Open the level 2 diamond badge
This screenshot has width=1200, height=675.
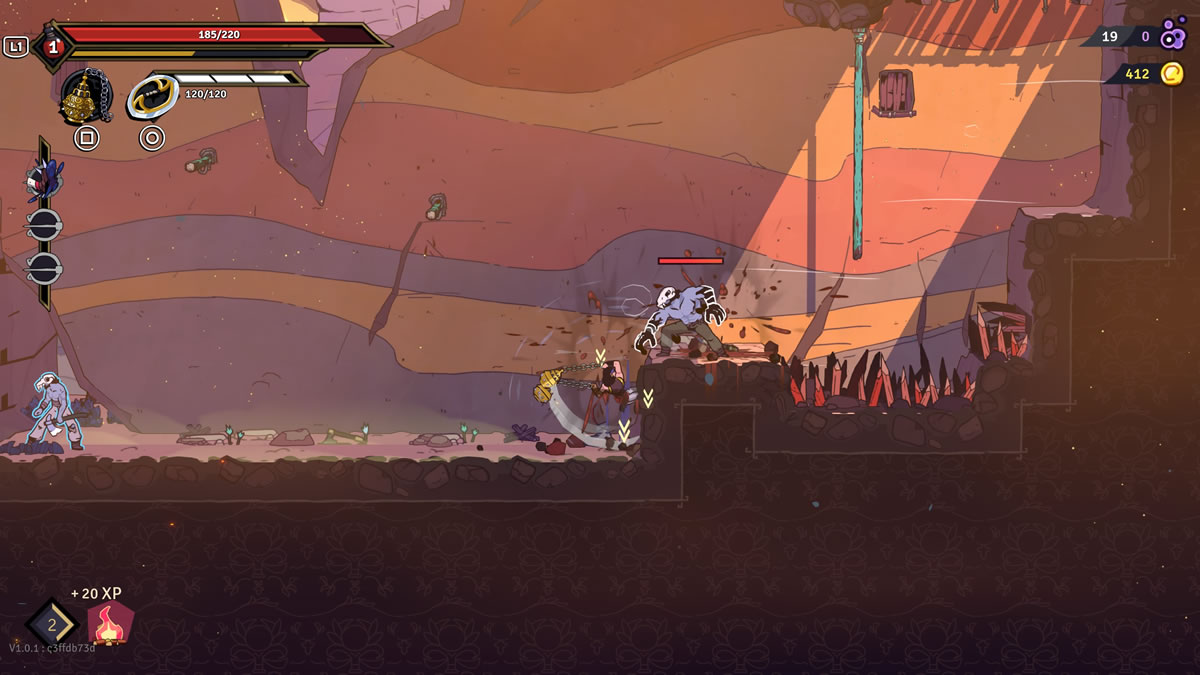pos(52,624)
